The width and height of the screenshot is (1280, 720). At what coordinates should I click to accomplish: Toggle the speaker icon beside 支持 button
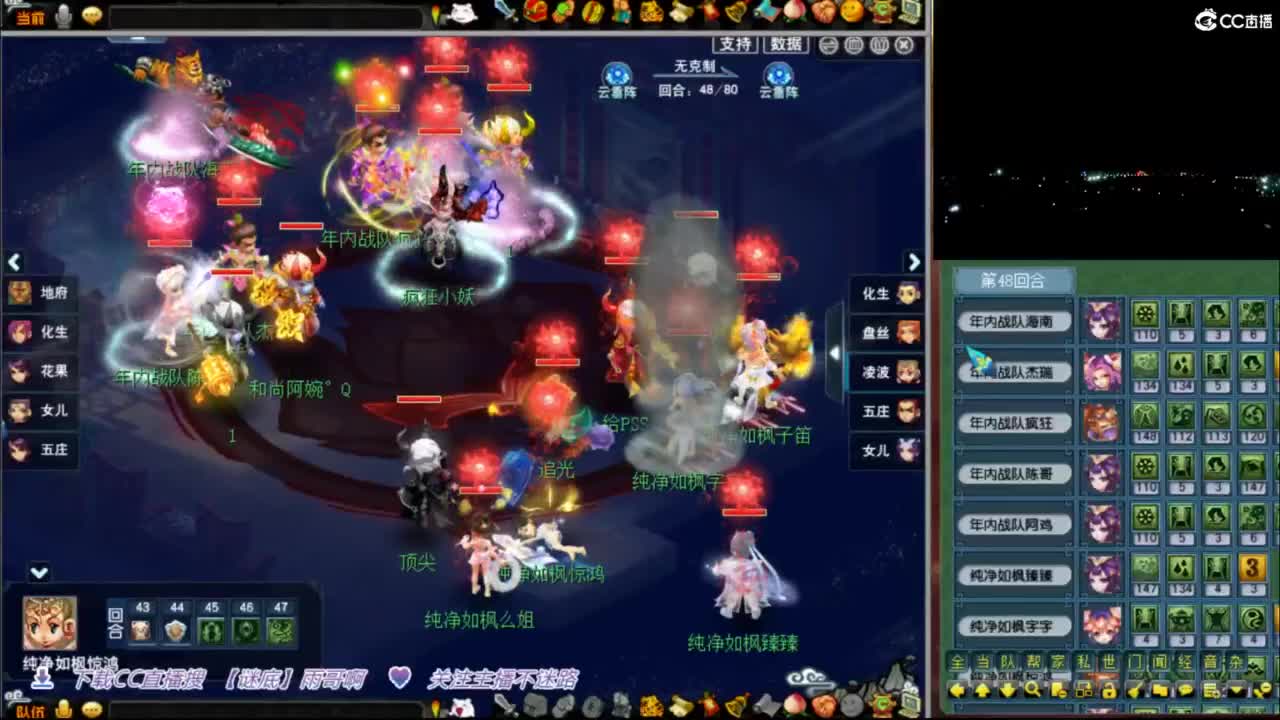pyautogui.click(x=830, y=46)
